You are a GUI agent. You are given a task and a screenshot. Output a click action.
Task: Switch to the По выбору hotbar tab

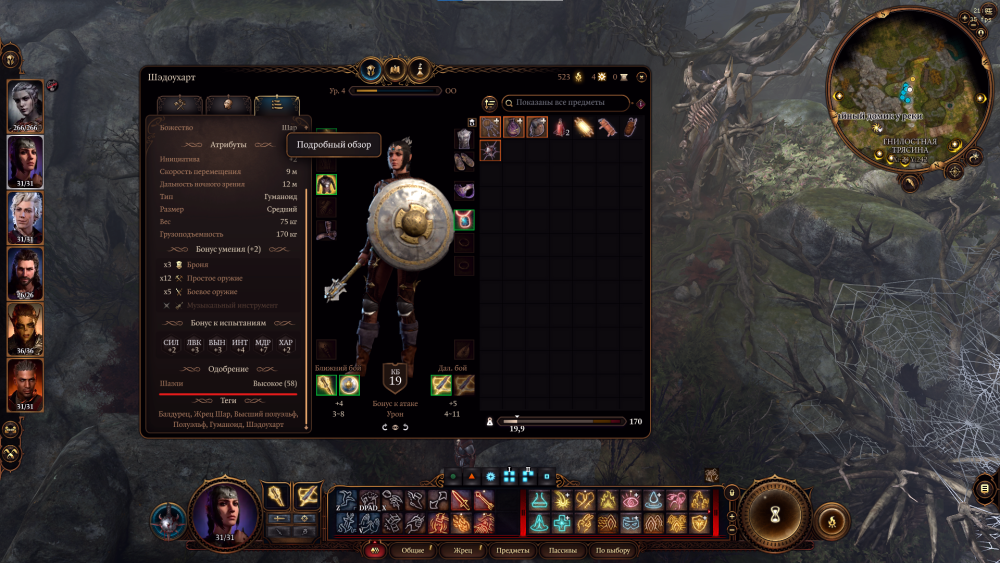click(613, 551)
